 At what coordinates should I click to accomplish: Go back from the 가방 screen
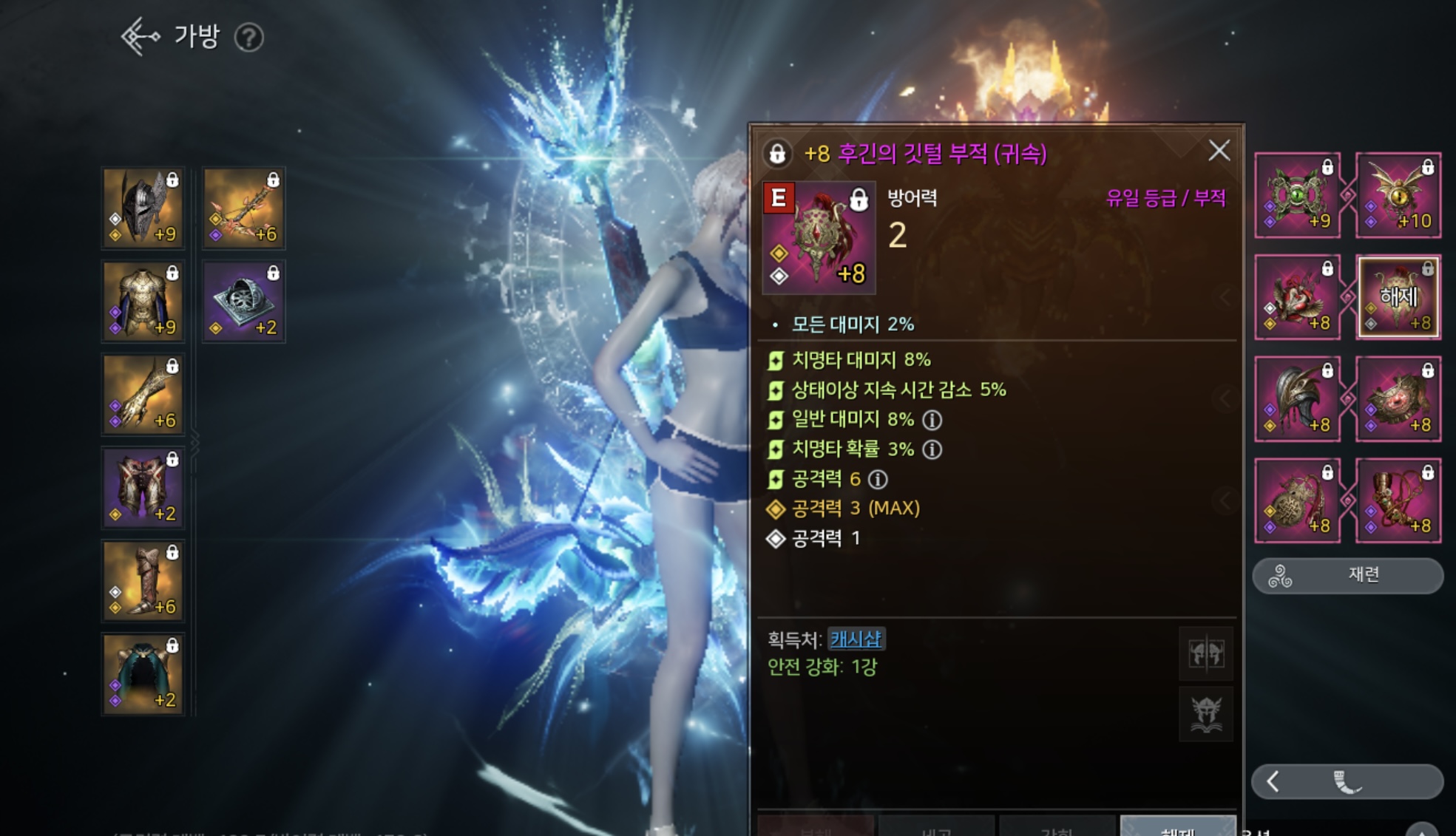click(140, 37)
